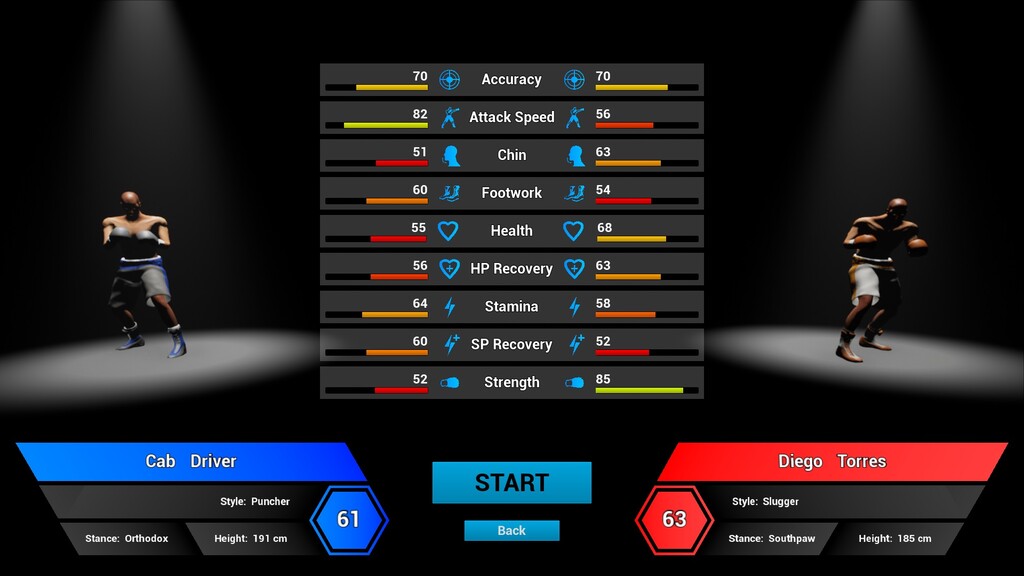
Task: Start the boxing match
Action: pos(511,482)
